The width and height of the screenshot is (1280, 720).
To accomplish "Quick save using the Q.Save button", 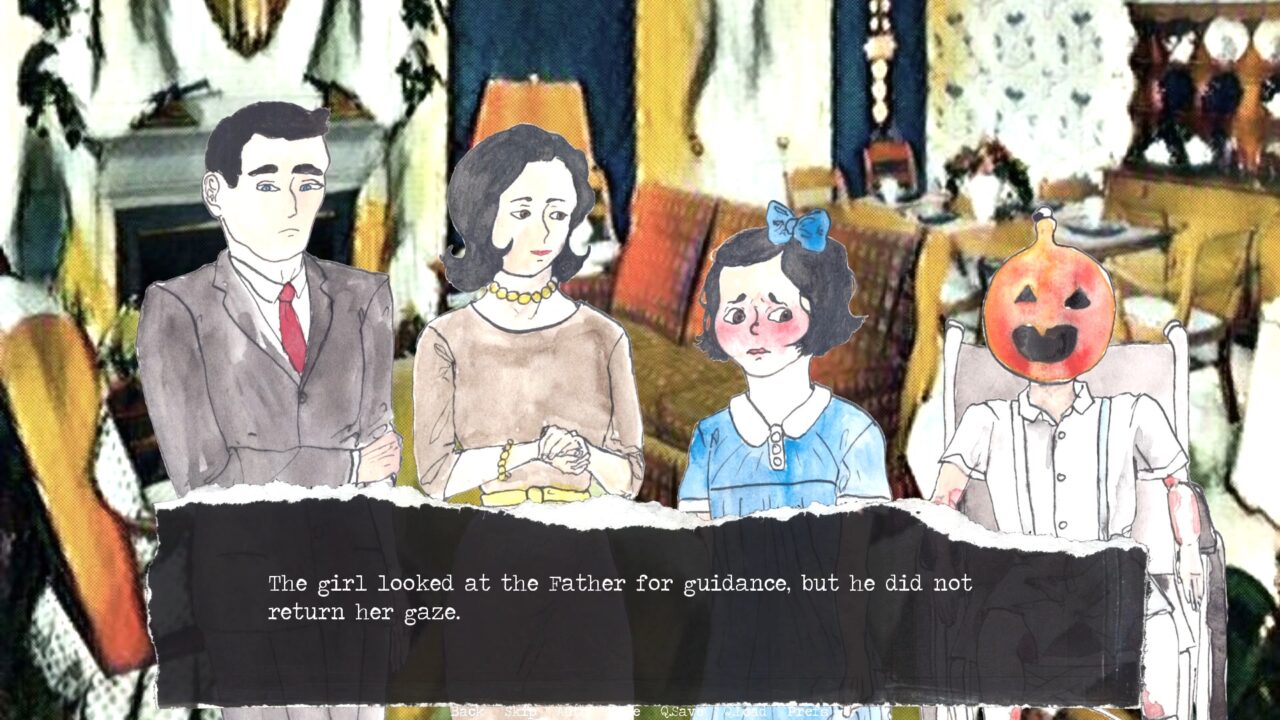I will click(682, 712).
